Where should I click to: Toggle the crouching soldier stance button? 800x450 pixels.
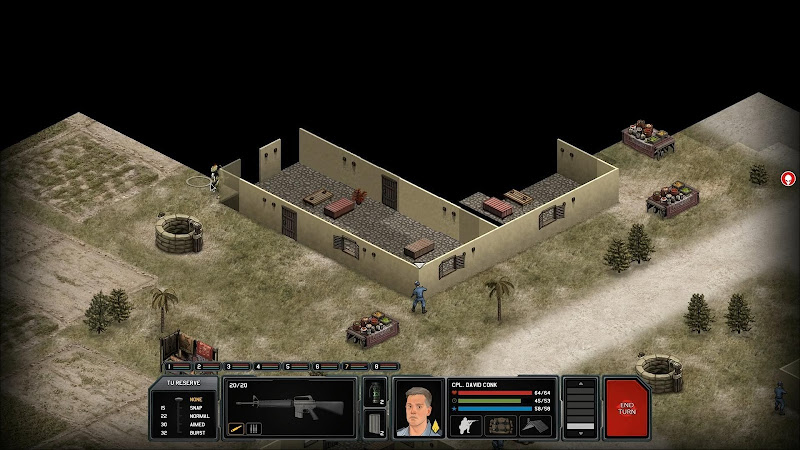click(x=467, y=425)
